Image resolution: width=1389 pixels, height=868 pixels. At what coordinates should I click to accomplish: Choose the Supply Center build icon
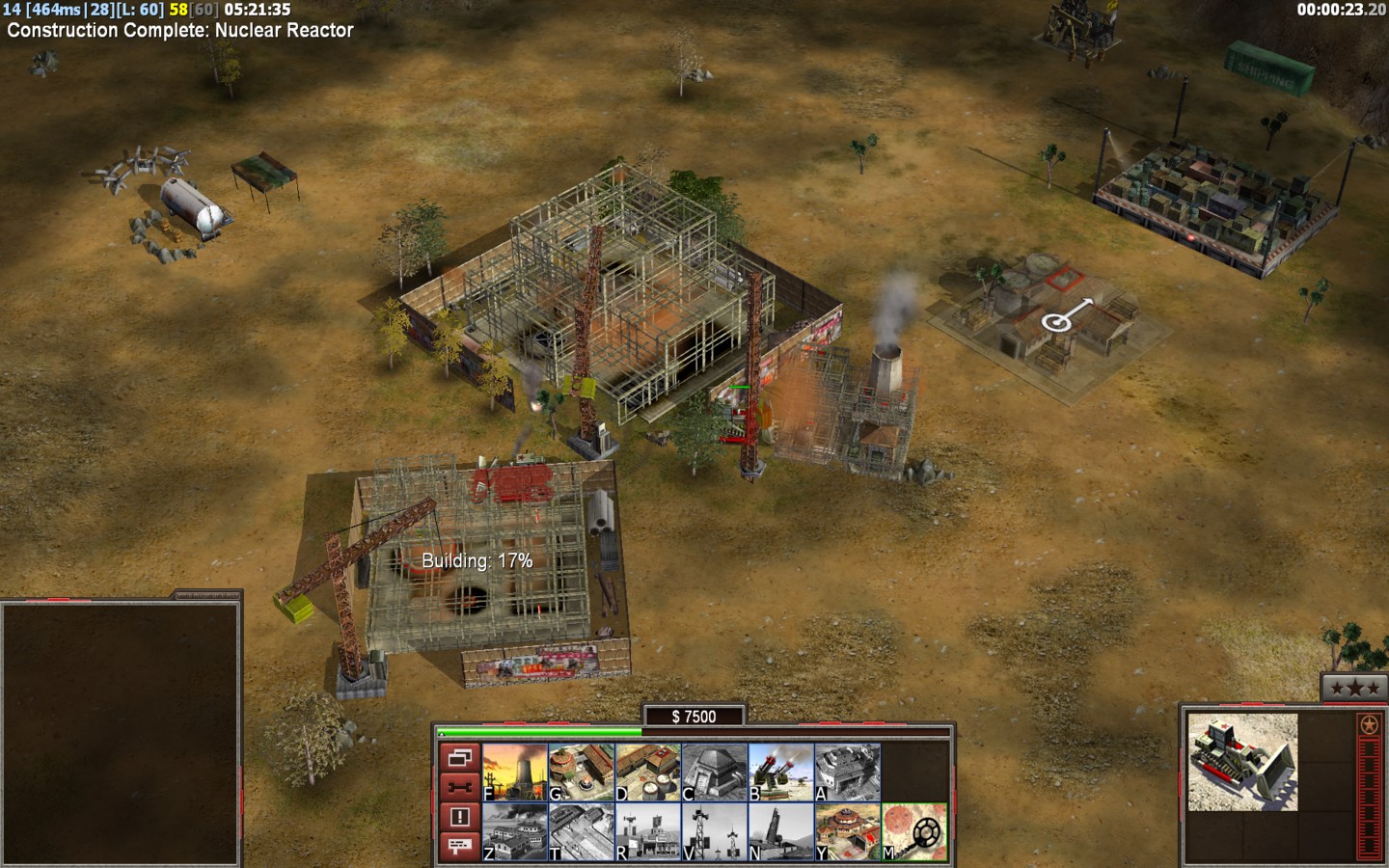pyautogui.click(x=647, y=772)
